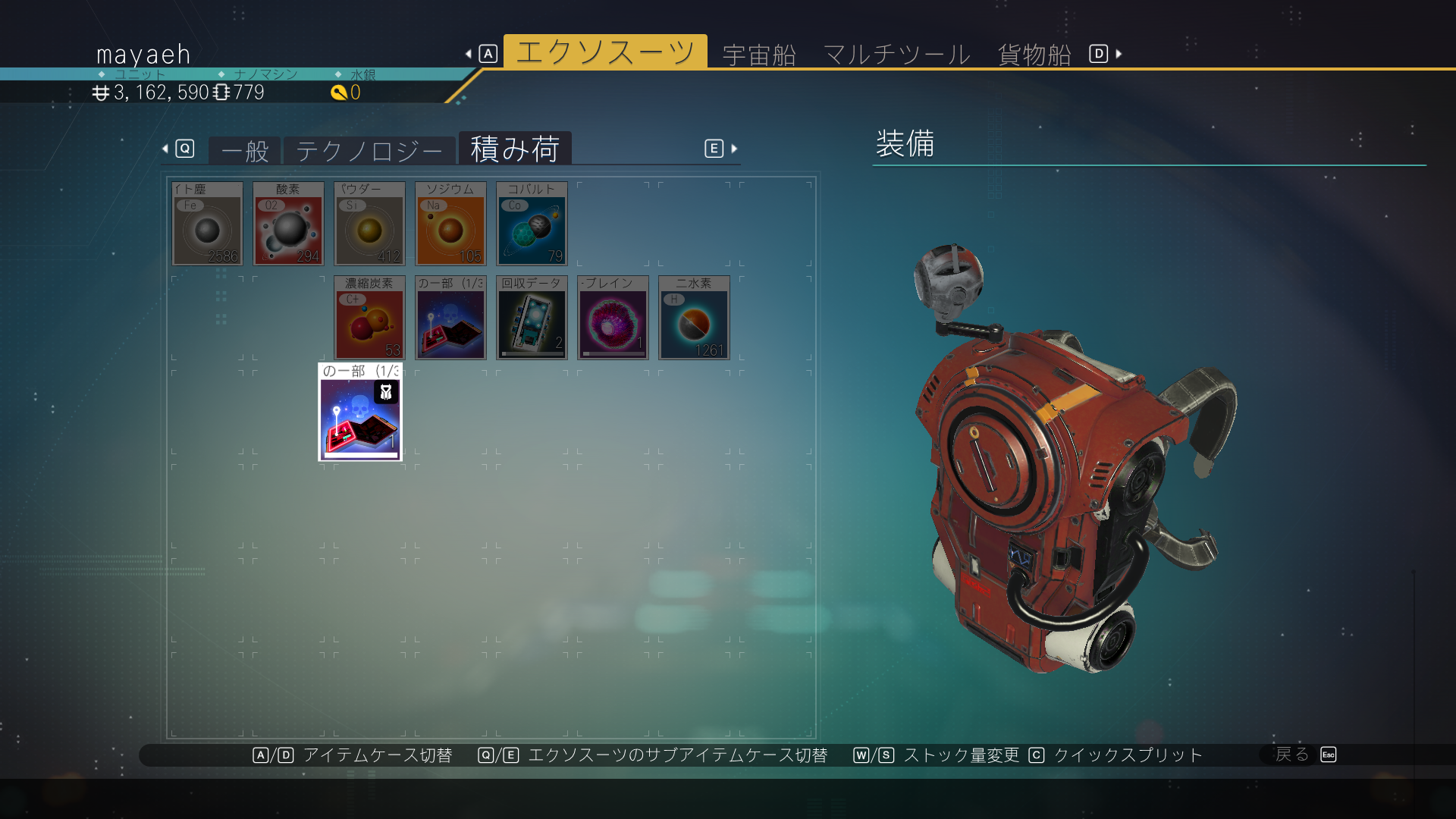Open the テクノロジー technology tab
1456x819 pixels.
[x=369, y=151]
